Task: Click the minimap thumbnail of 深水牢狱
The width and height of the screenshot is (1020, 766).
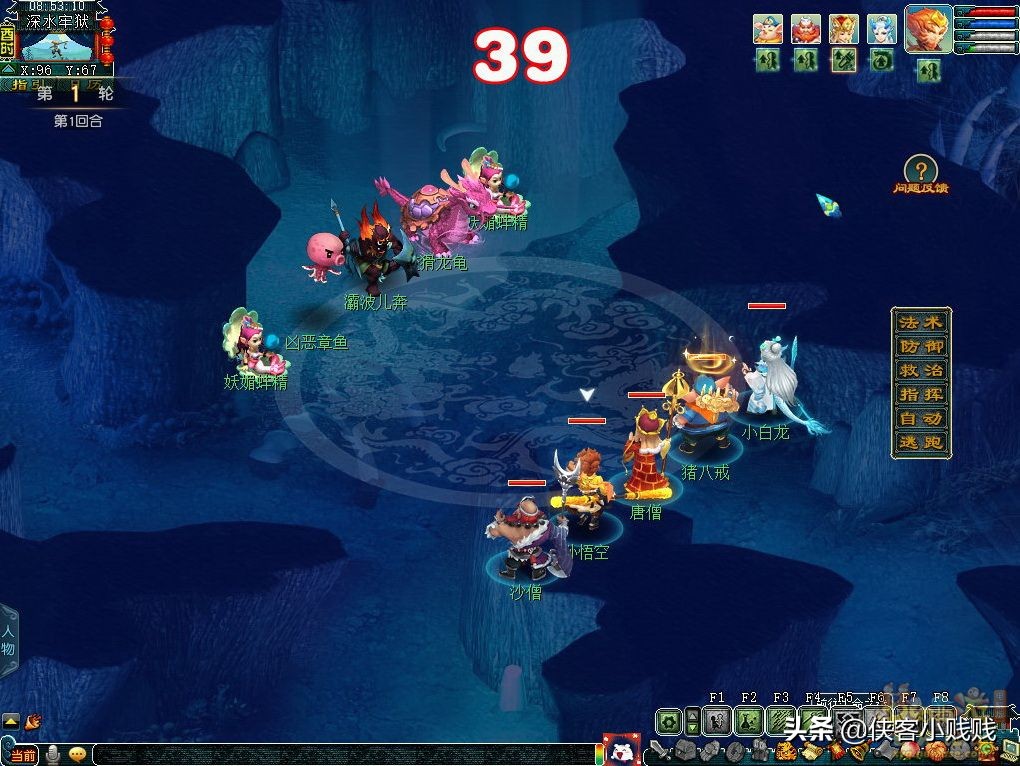Action: click(x=57, y=46)
